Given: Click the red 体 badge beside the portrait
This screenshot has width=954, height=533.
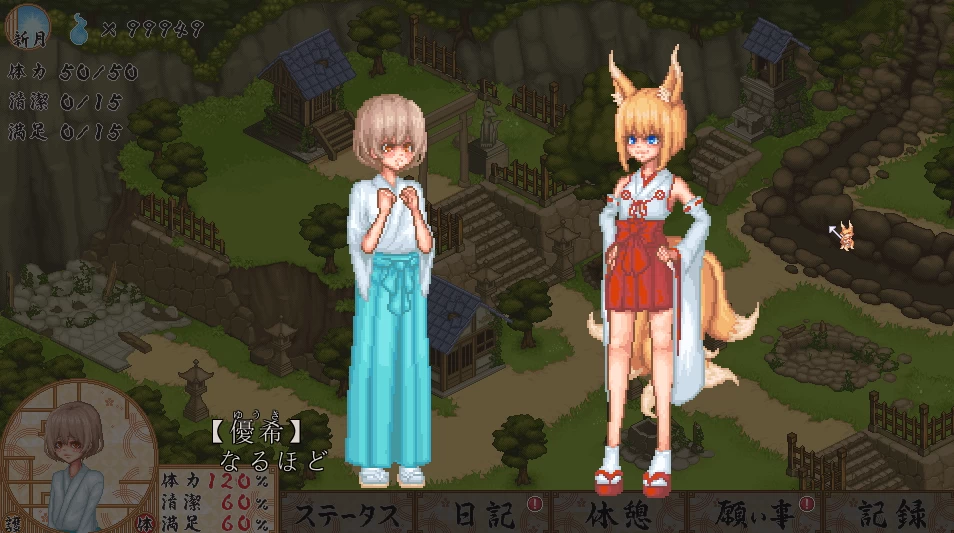Looking at the screenshot, I should pos(146,522).
